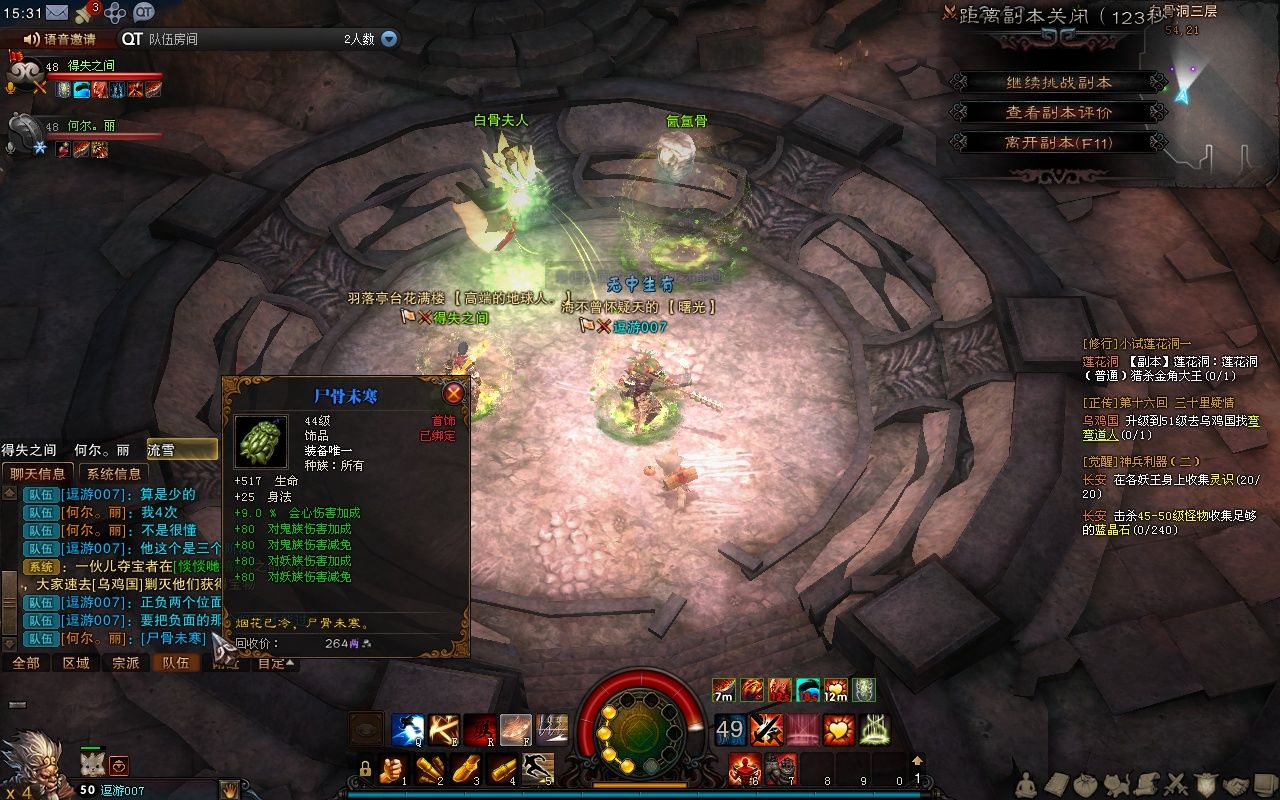This screenshot has width=1280, height=800.
Task: Open the meditation icon in bottom-right menu
Action: [x=1026, y=784]
